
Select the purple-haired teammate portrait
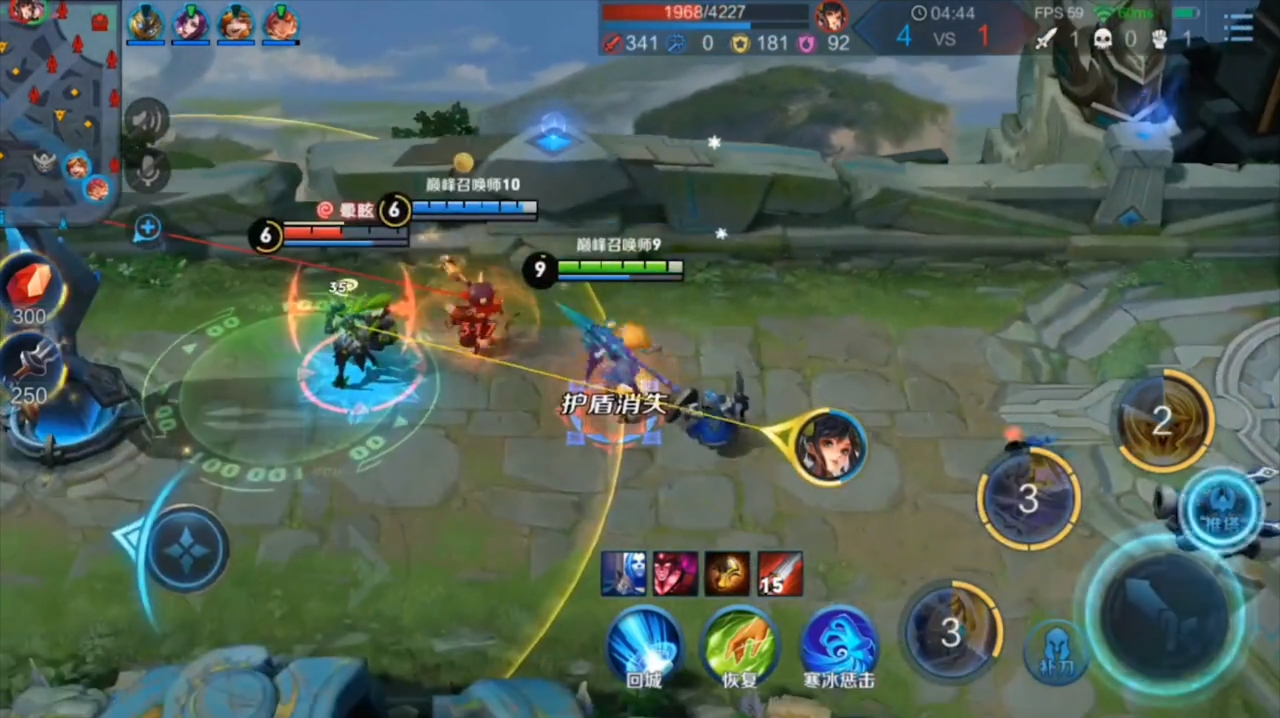pos(190,22)
